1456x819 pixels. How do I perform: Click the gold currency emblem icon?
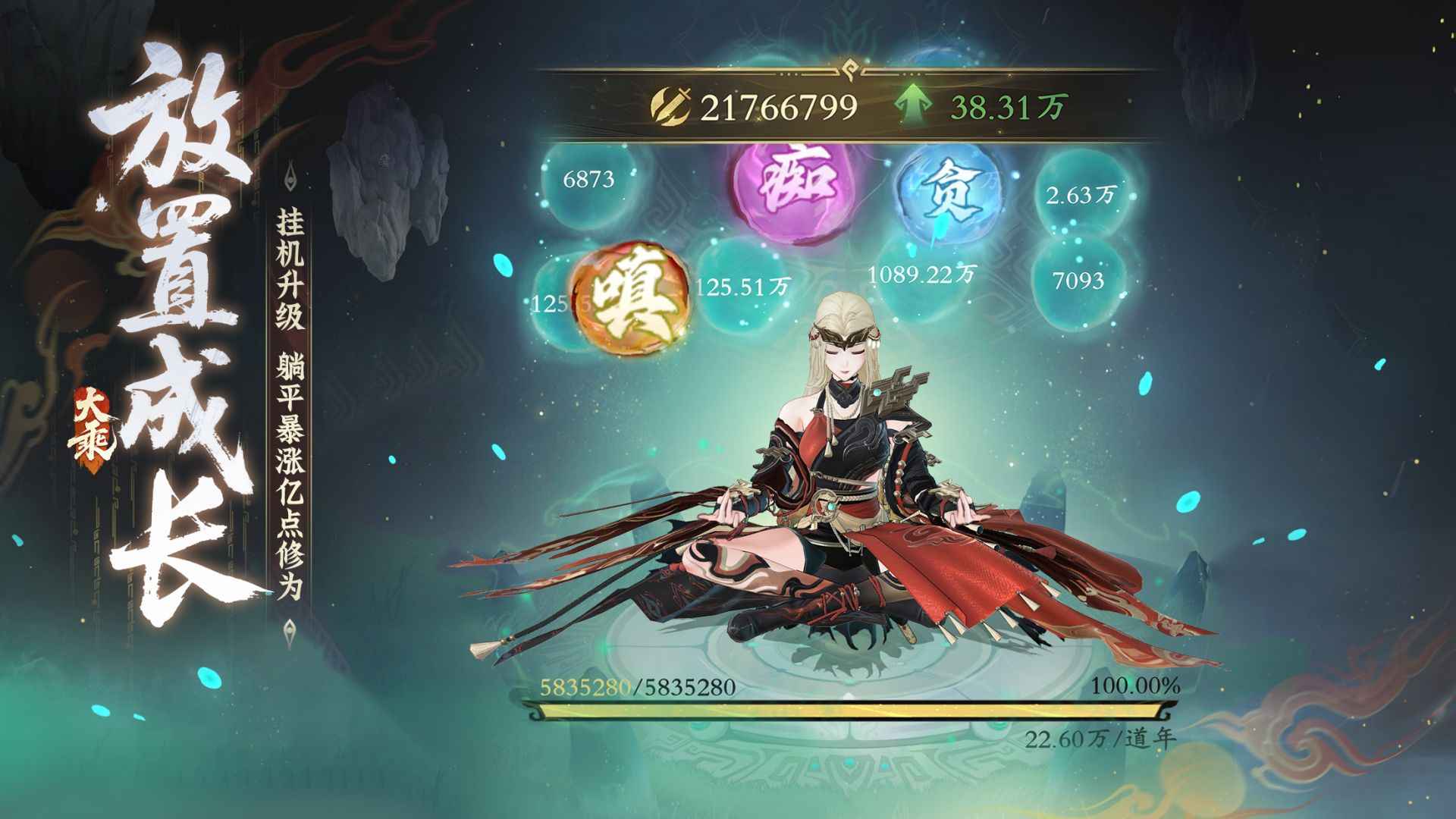672,104
